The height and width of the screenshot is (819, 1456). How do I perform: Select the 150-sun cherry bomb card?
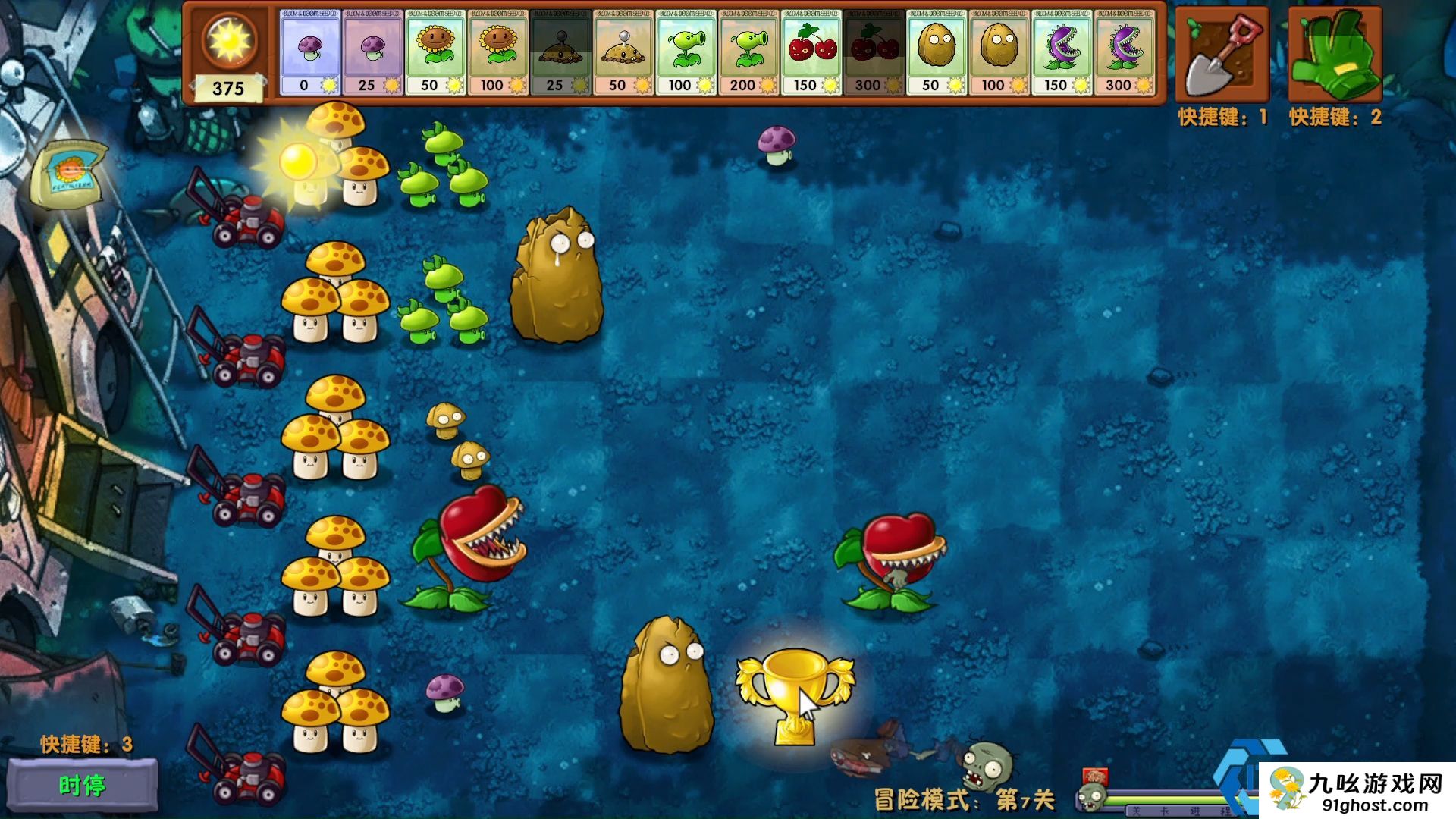tap(811, 52)
